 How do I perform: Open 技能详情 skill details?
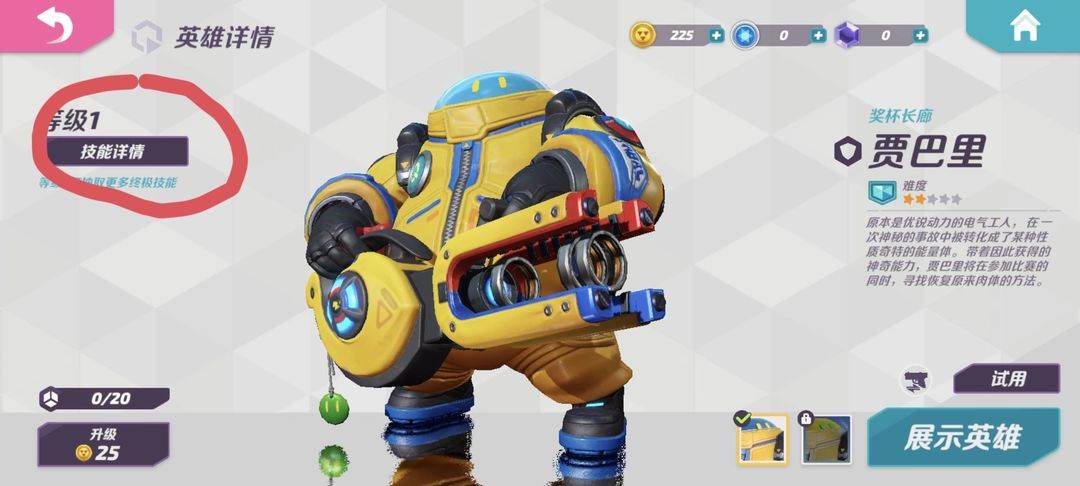112,152
